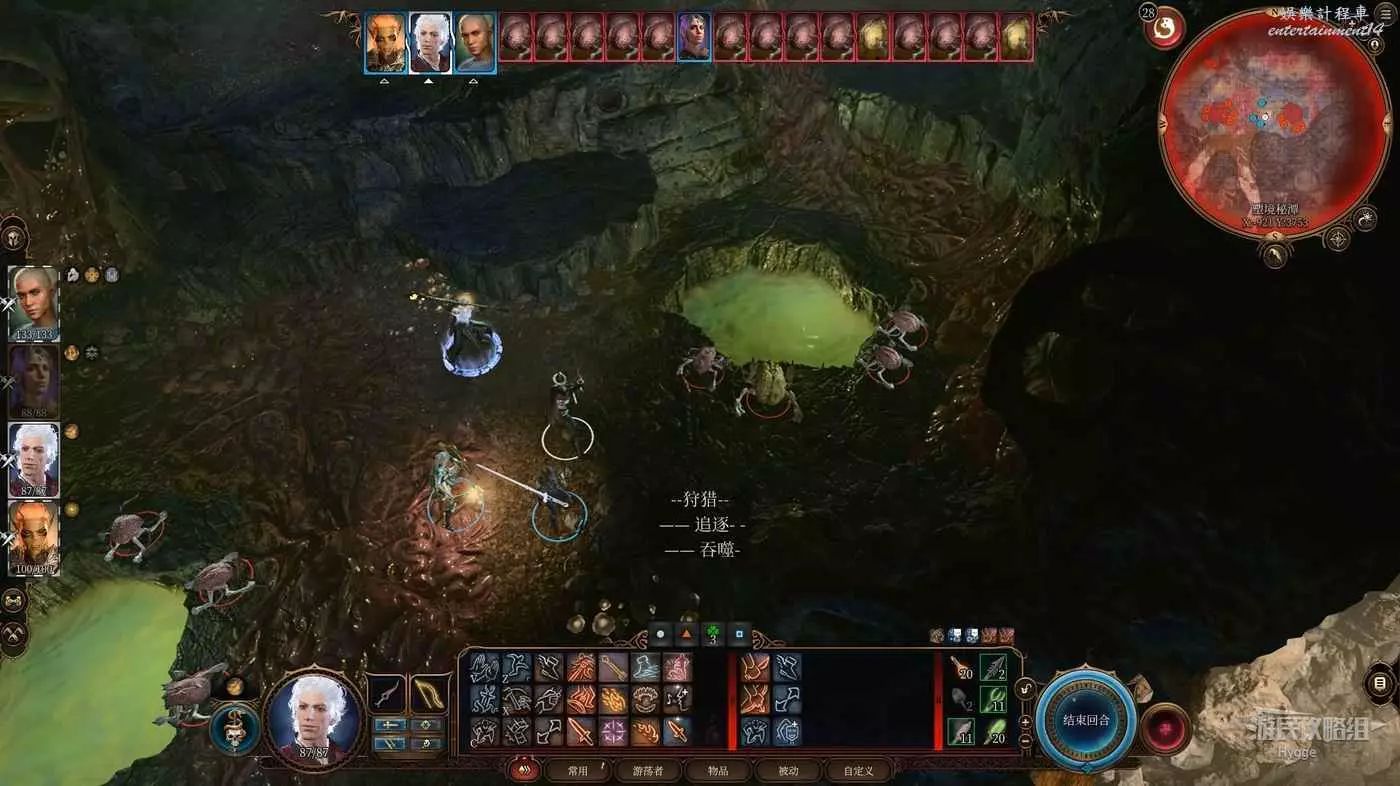
Task: Select the purple-haired companion portrait in party list
Action: coord(34,381)
